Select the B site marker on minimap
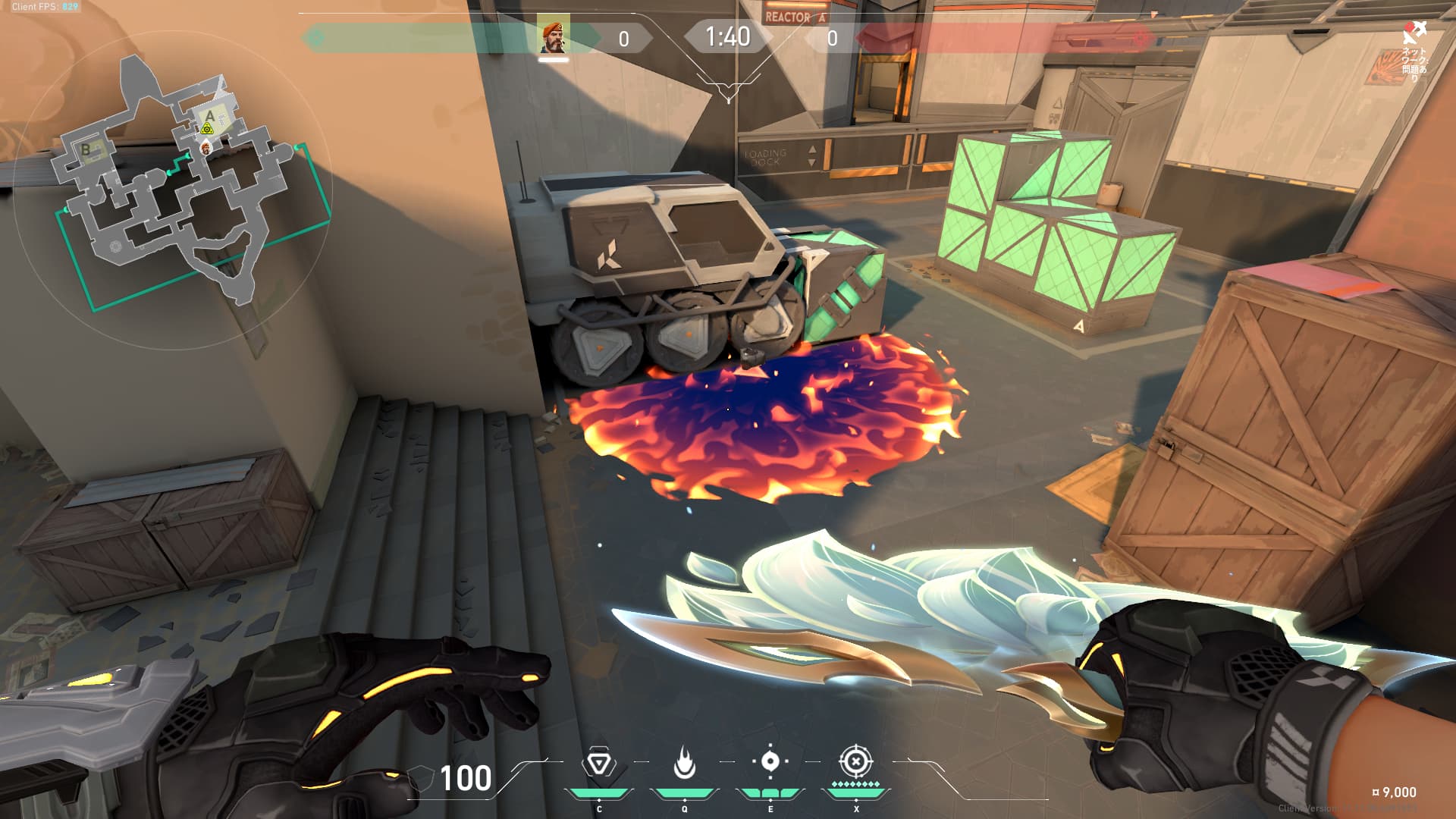This screenshot has width=1456, height=819. [86, 149]
